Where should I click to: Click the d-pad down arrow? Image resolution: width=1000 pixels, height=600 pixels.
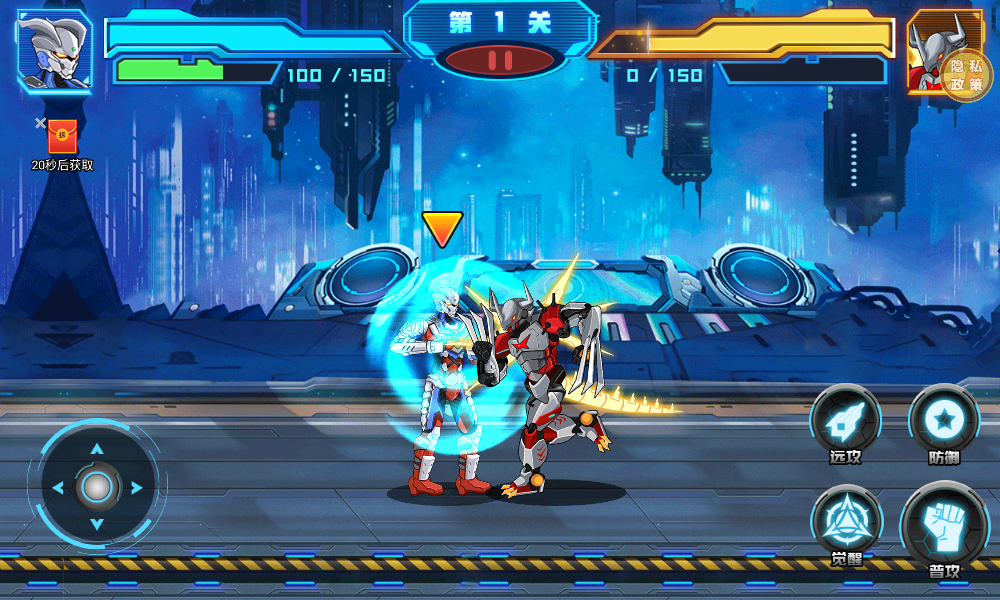click(x=97, y=526)
